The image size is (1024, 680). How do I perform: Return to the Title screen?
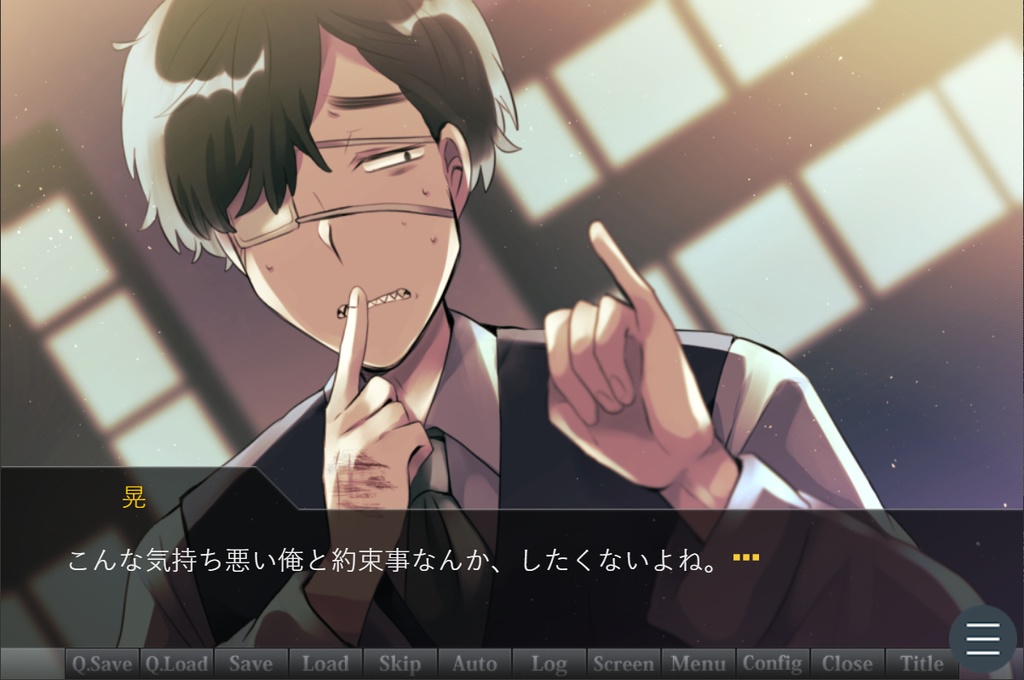pyautogui.click(x=921, y=663)
